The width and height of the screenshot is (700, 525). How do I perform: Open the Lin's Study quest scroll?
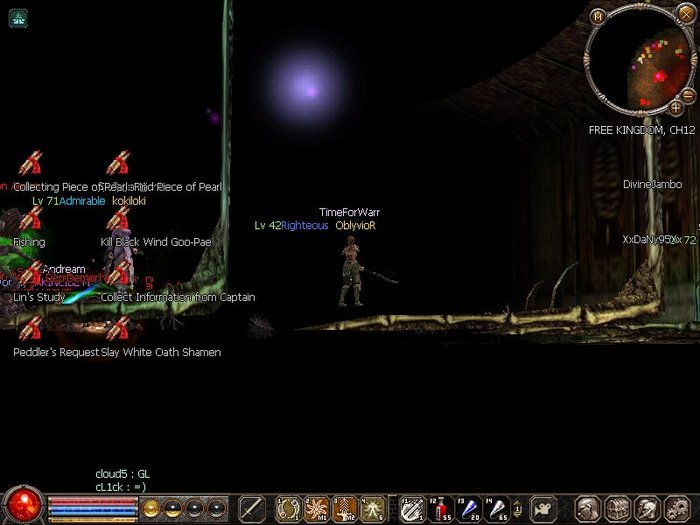coord(31,275)
